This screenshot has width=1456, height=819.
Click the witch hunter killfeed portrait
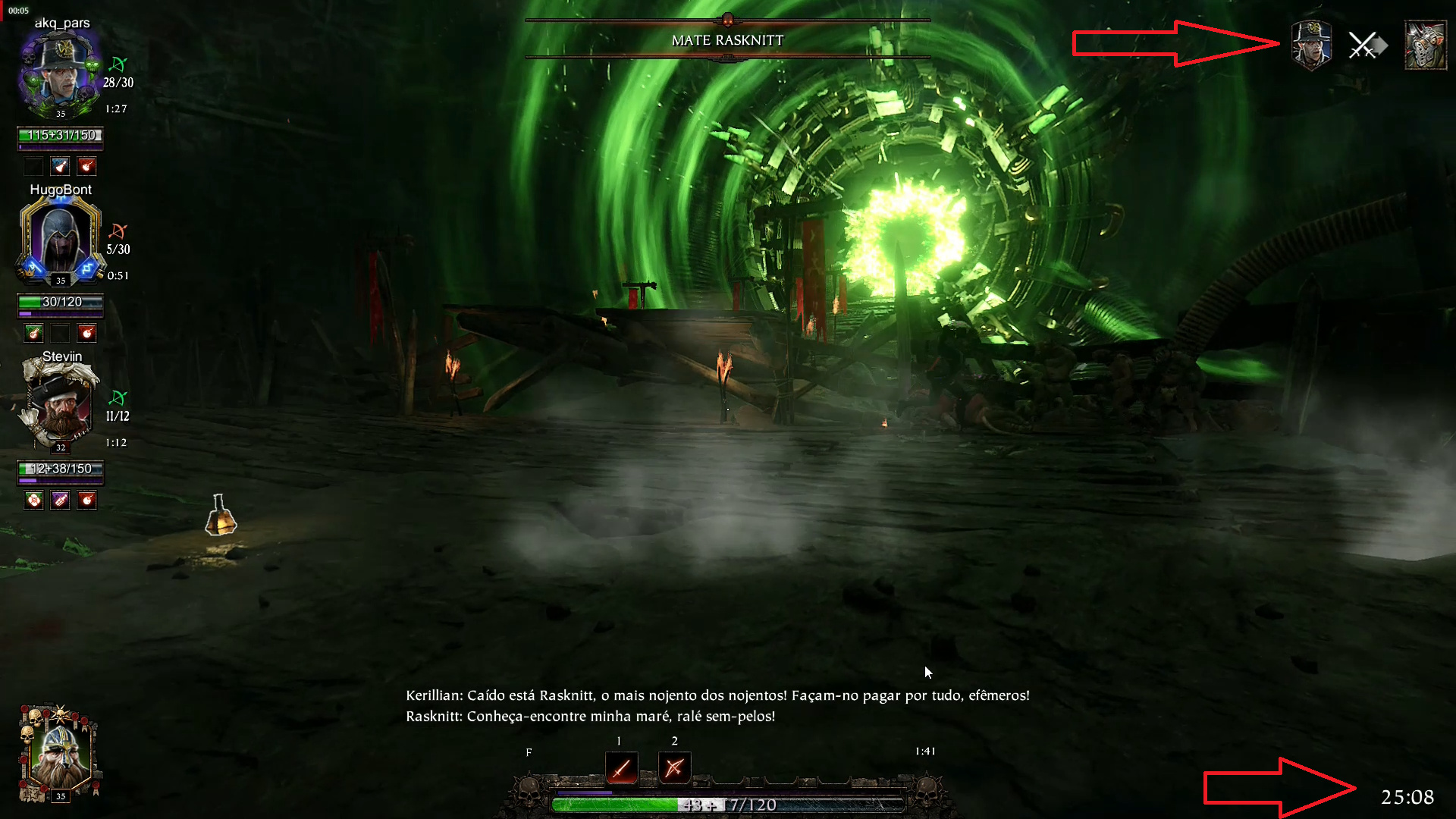pyautogui.click(x=1311, y=45)
